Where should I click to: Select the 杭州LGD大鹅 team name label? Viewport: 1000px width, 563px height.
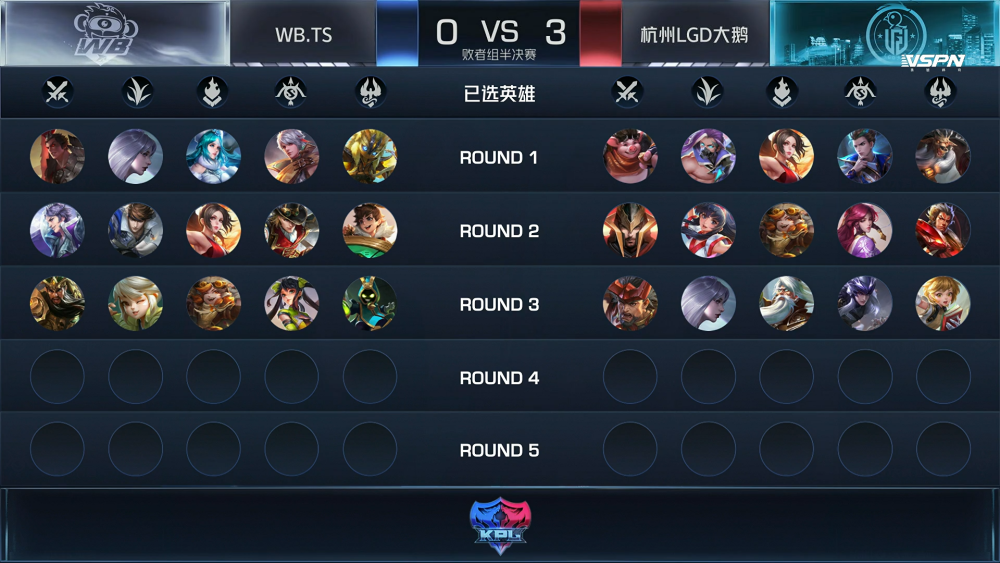(x=694, y=35)
